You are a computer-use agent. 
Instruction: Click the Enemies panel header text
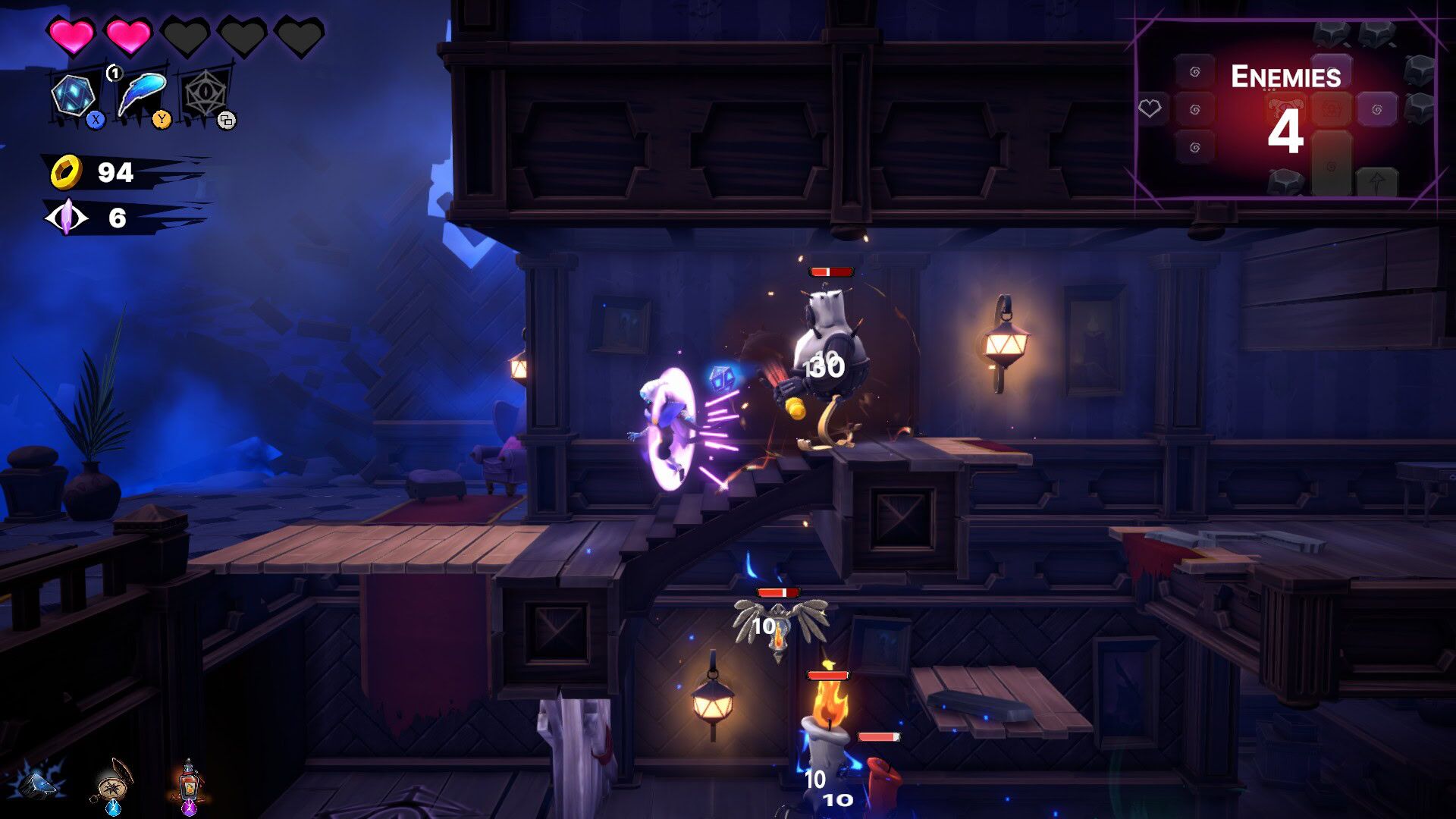[x=1288, y=76]
